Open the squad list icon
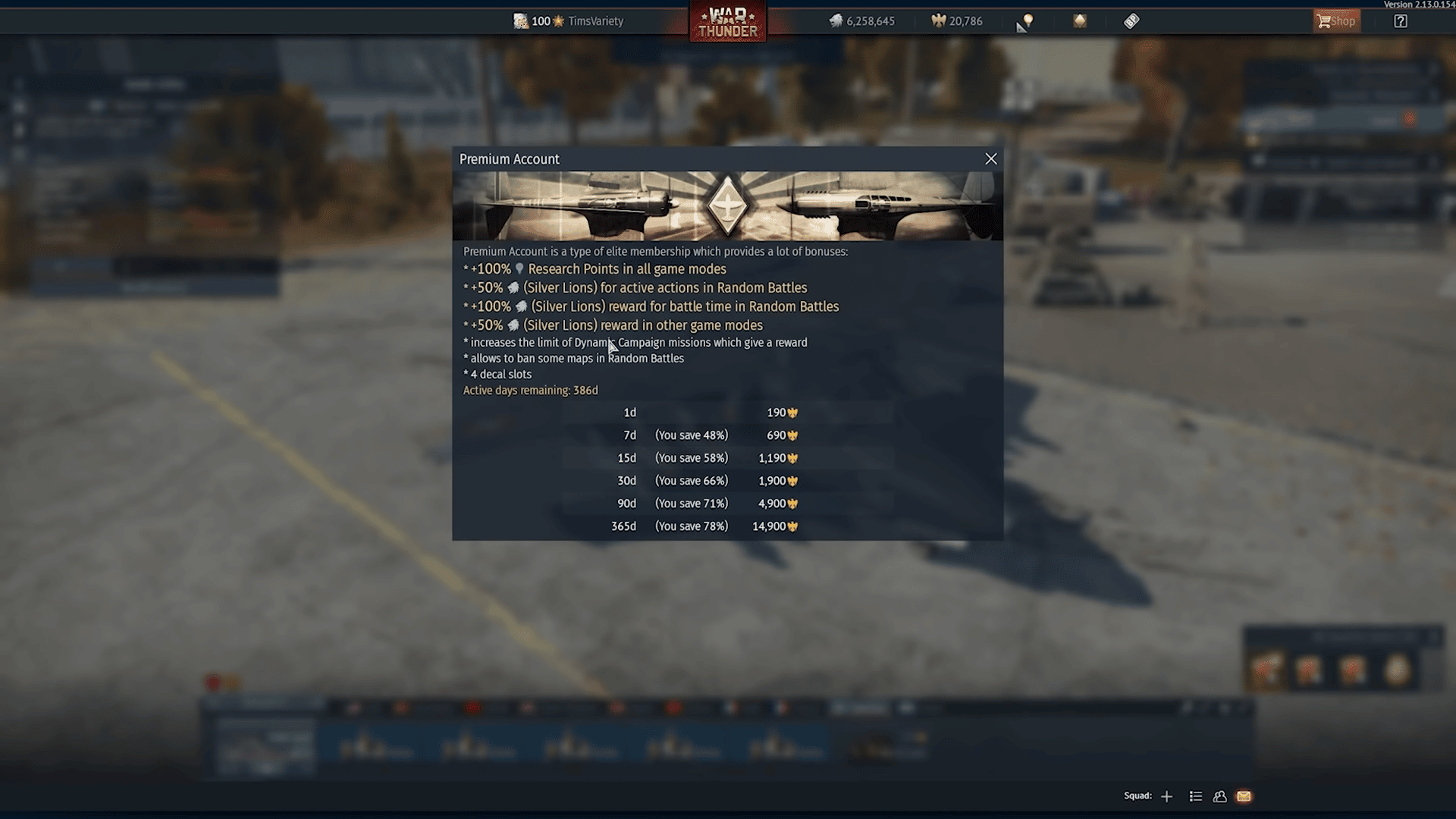The height and width of the screenshot is (819, 1456). 1196,796
